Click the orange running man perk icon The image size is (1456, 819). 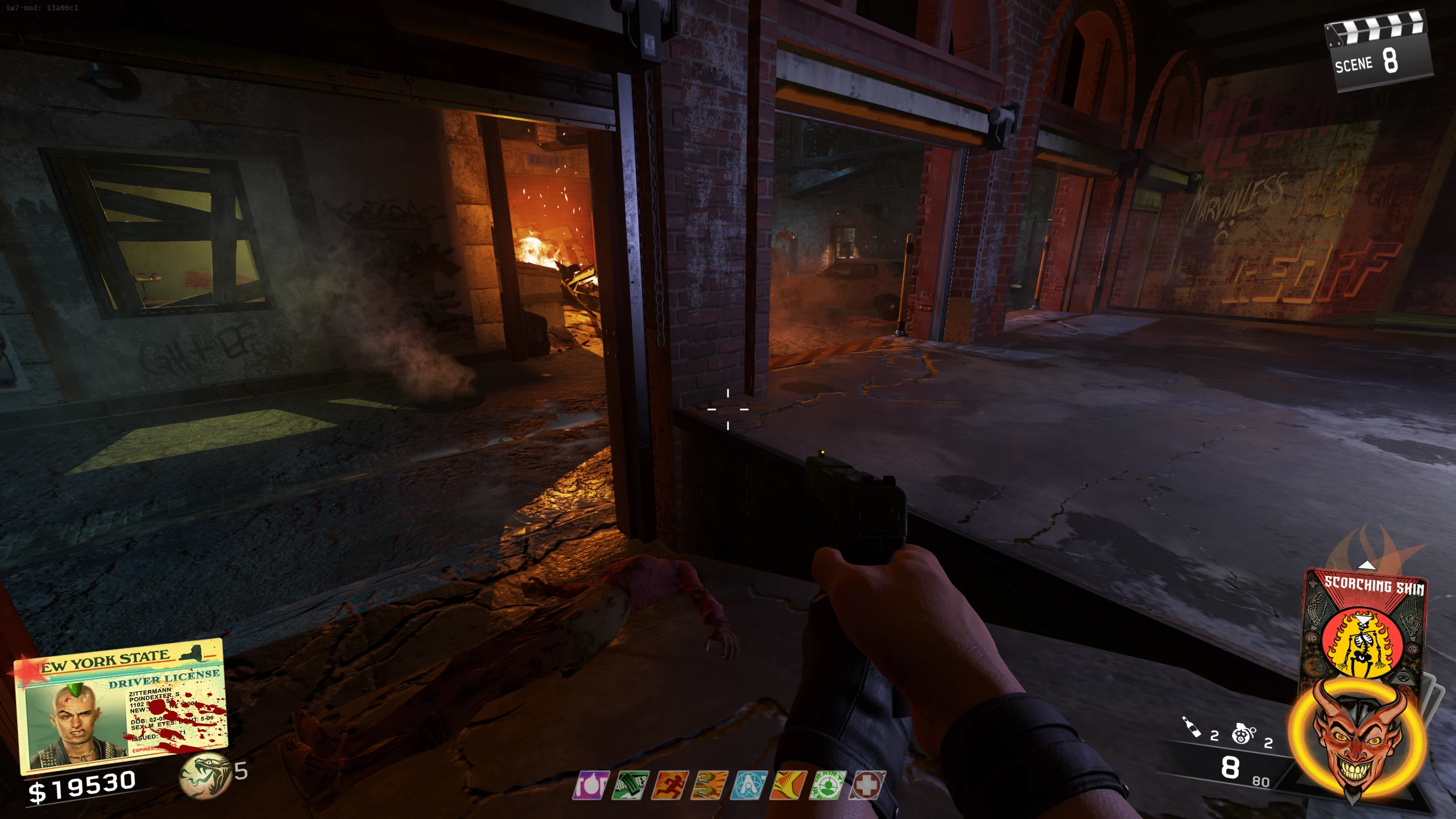[670, 785]
